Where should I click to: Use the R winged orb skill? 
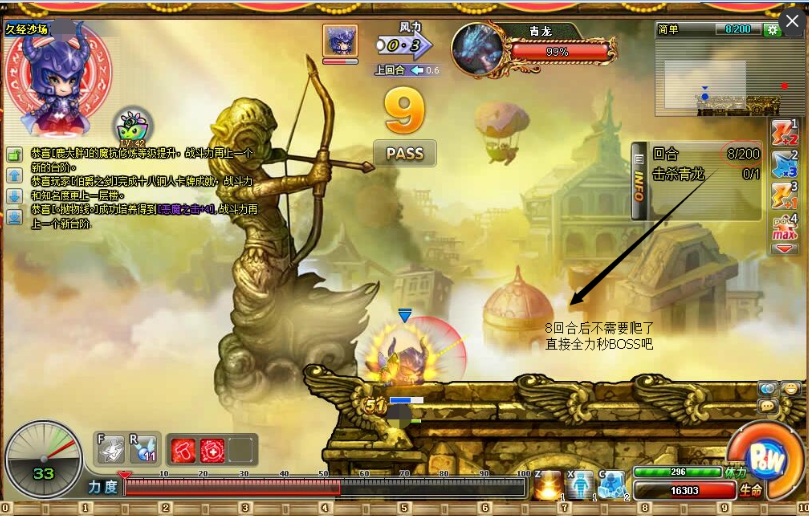click(143, 450)
